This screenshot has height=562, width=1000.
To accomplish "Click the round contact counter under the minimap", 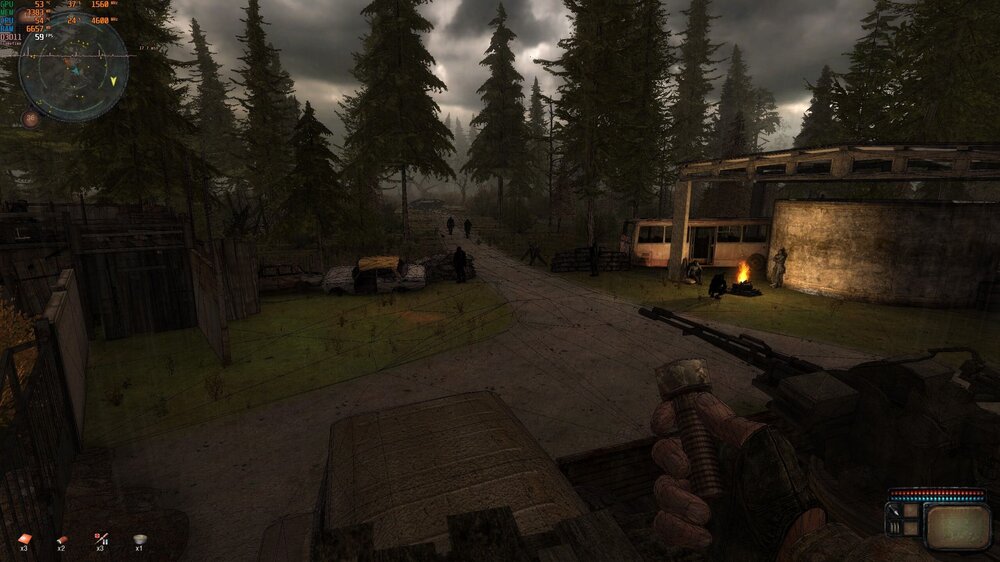I will click(31, 118).
